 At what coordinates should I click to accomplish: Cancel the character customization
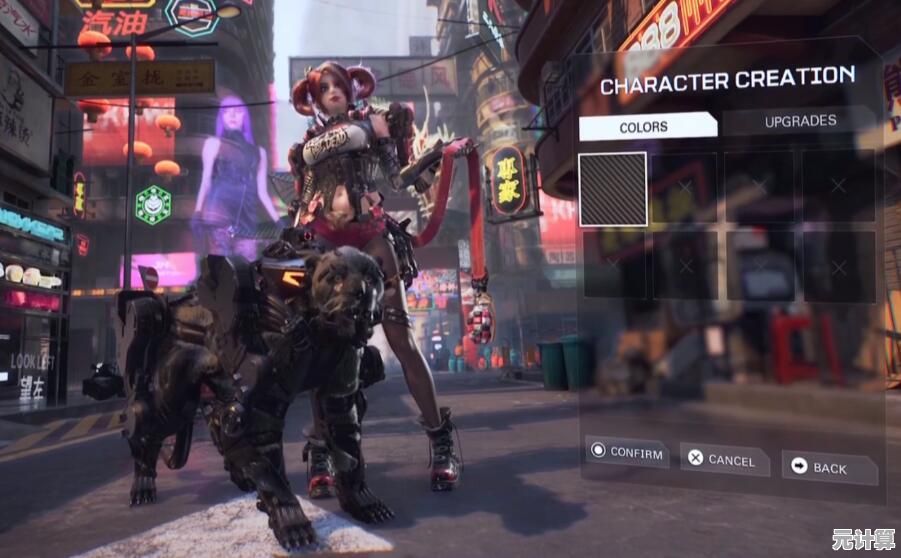point(722,460)
